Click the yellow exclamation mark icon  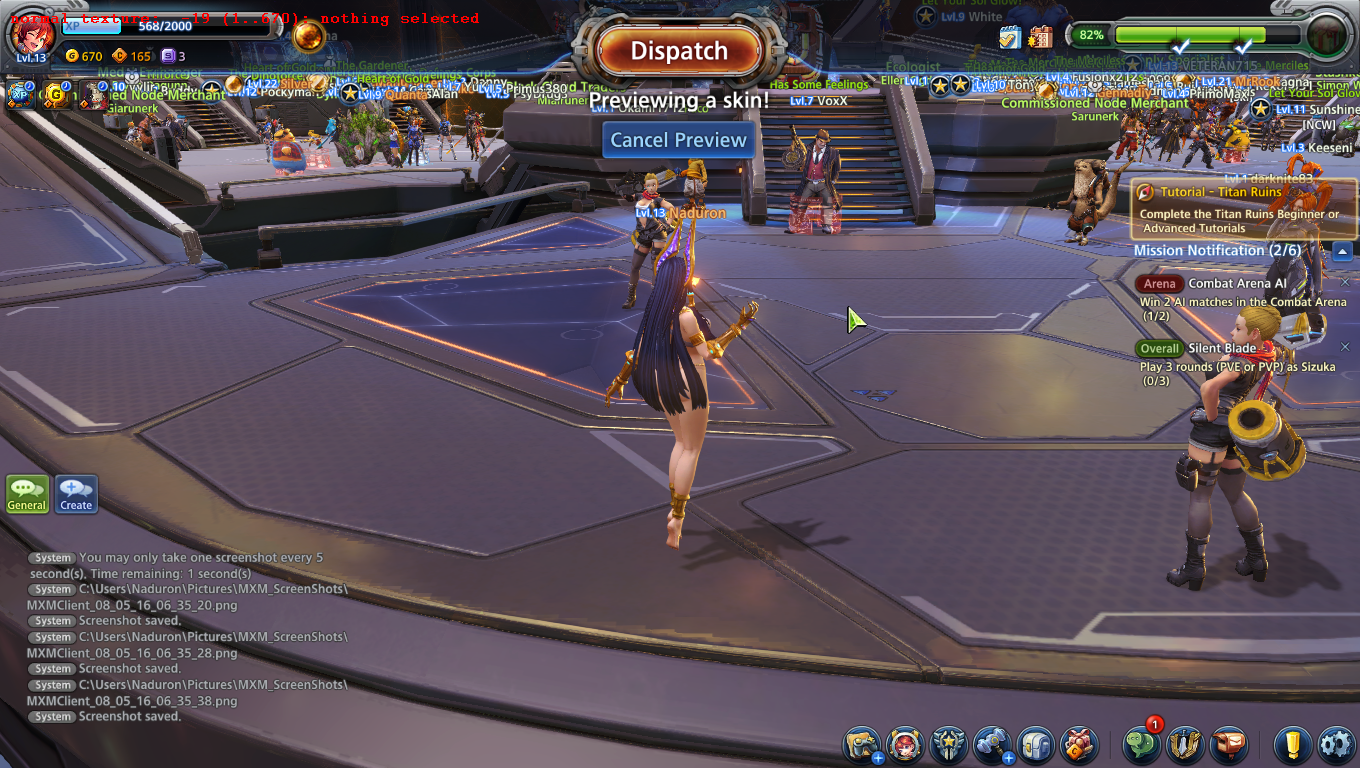pos(1292,745)
